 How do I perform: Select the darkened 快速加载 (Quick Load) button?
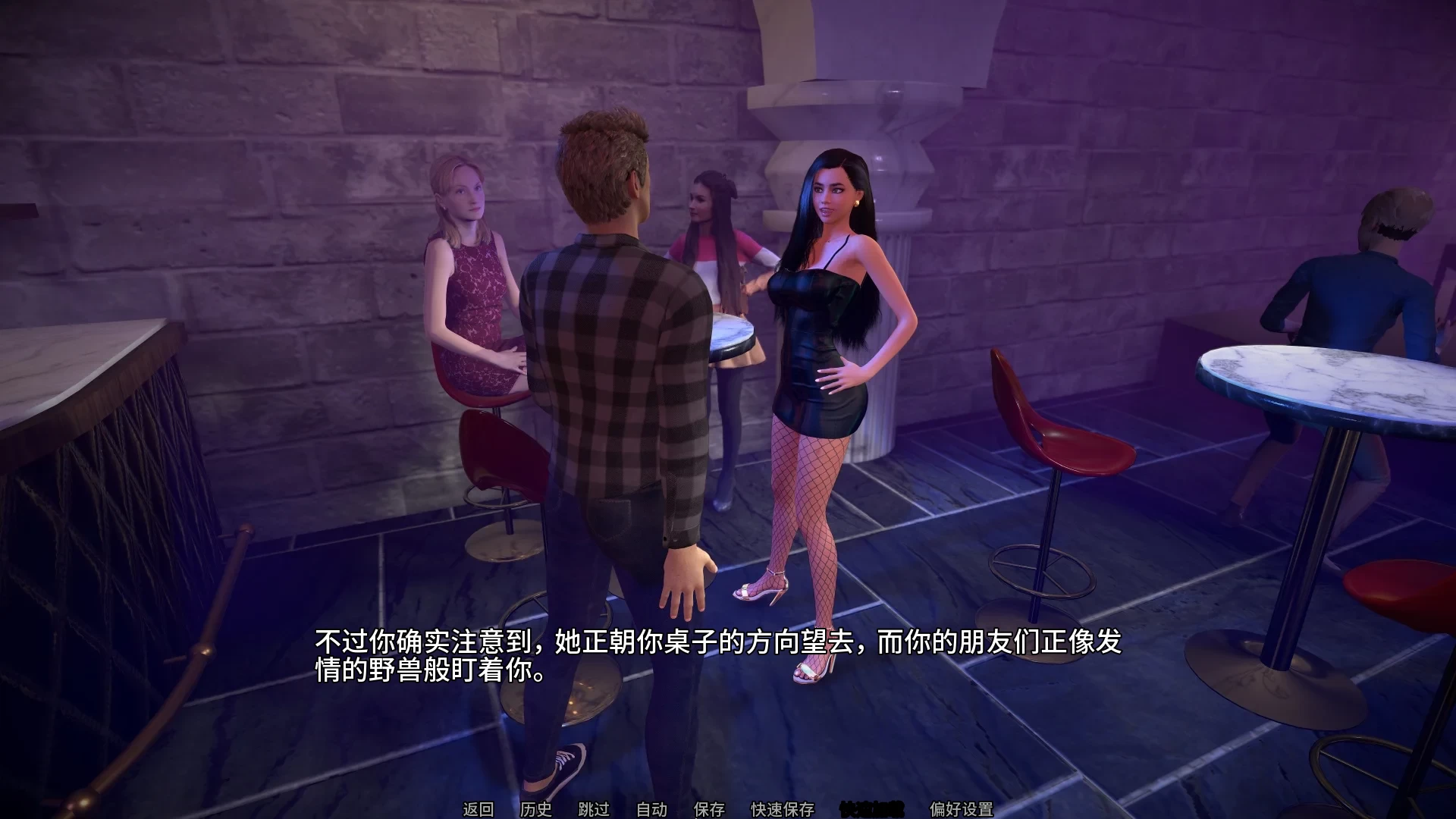(872, 809)
